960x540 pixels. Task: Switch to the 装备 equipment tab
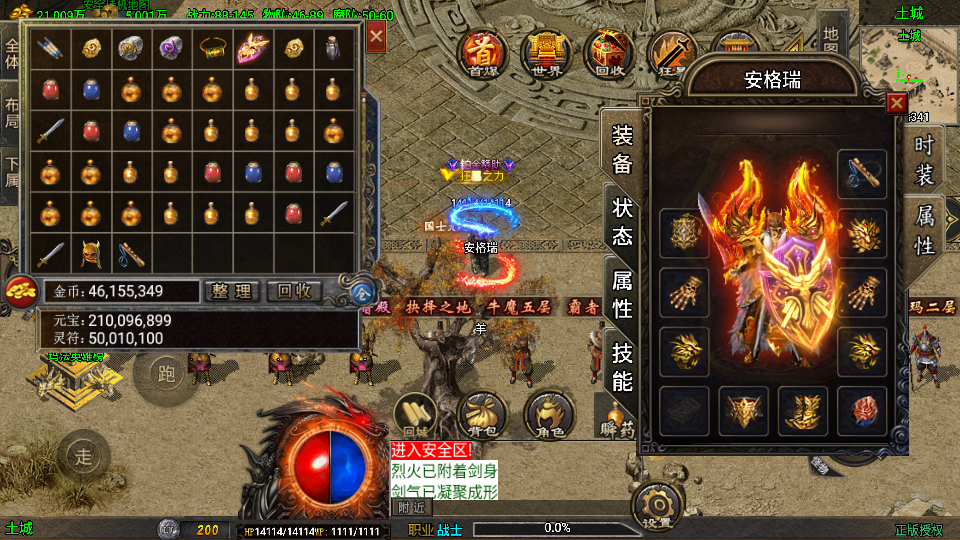pyautogui.click(x=621, y=150)
